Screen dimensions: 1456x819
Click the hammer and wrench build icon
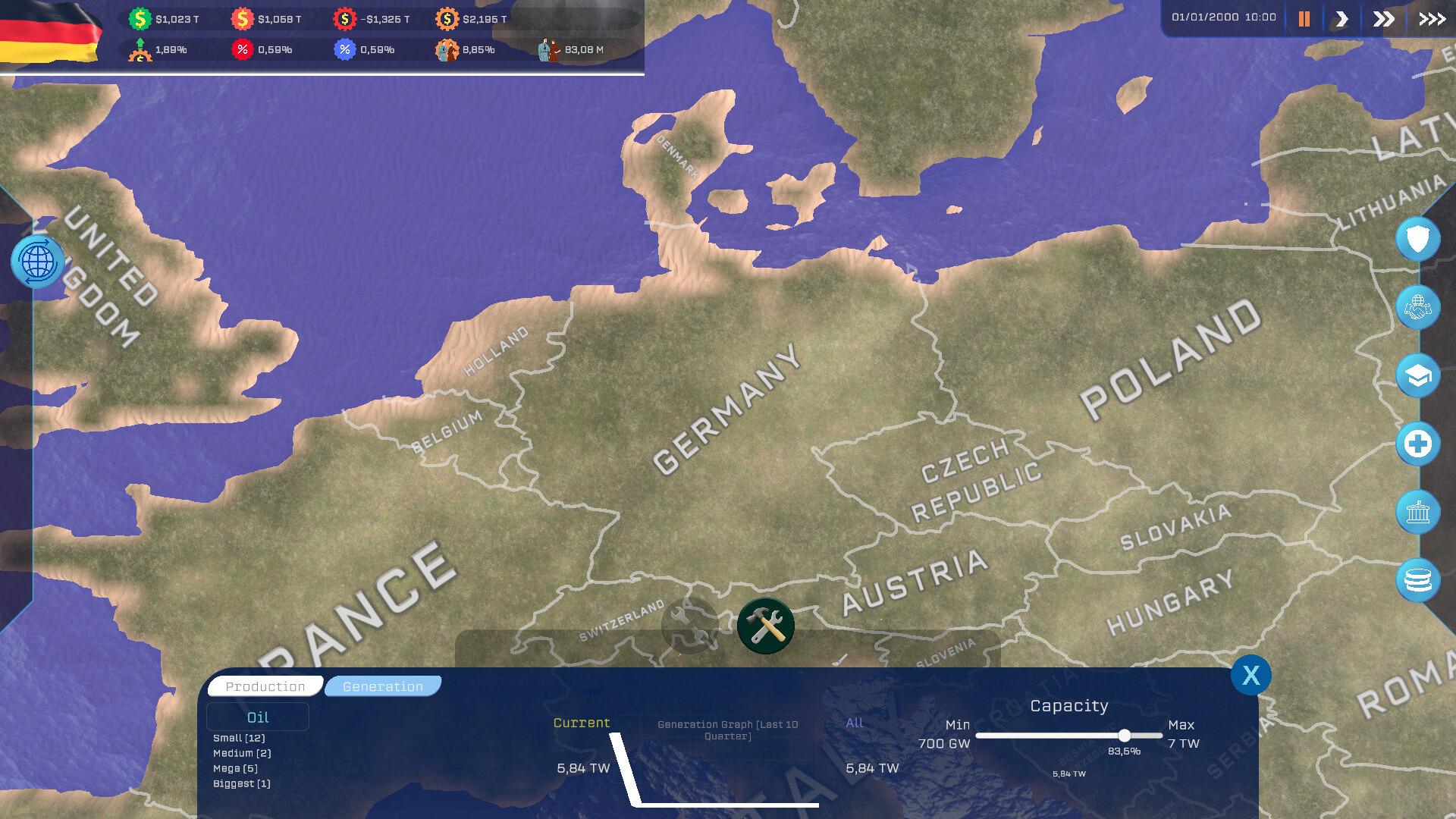[x=766, y=626]
